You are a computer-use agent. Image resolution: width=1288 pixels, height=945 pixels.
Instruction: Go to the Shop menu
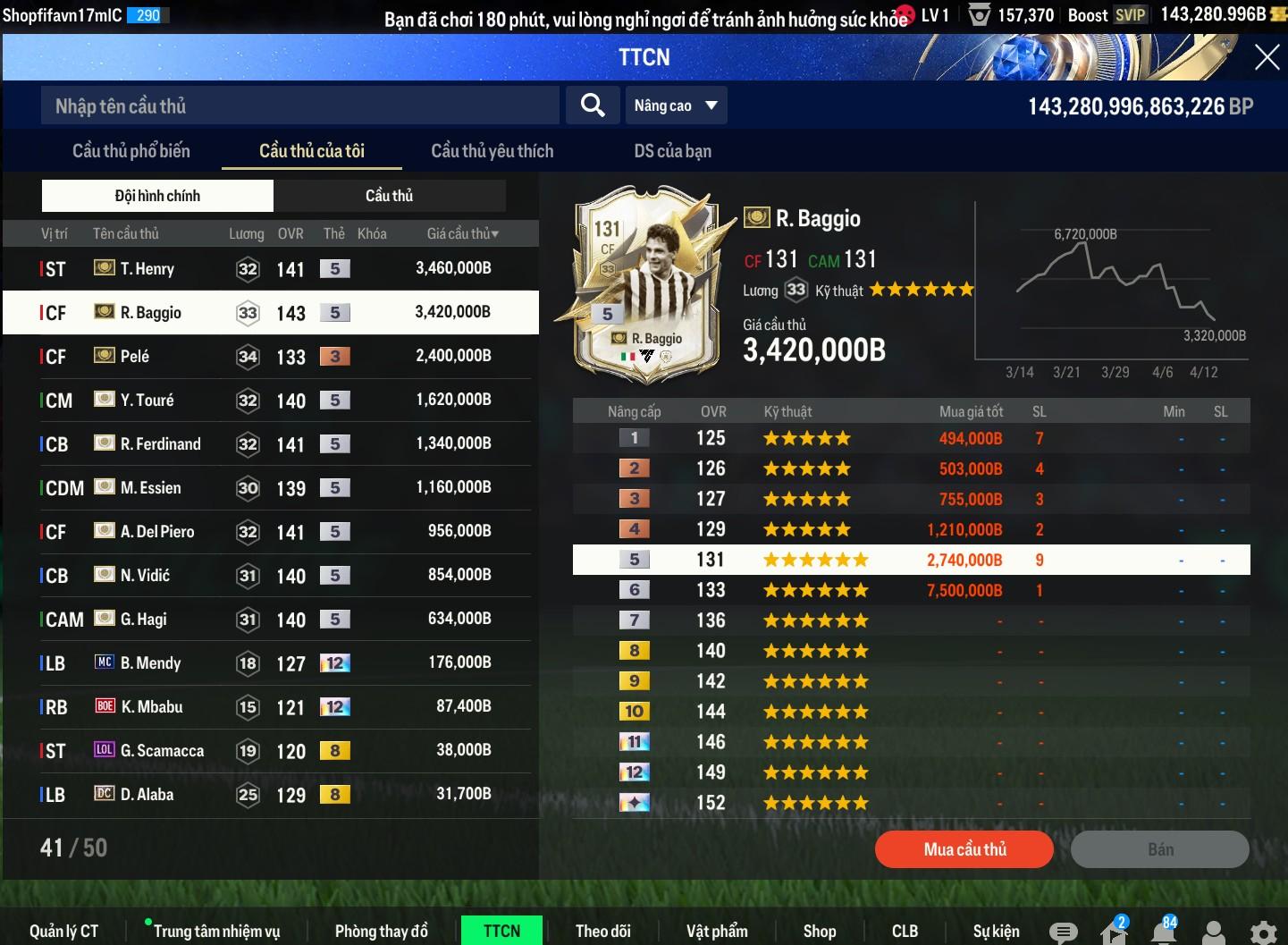click(819, 931)
